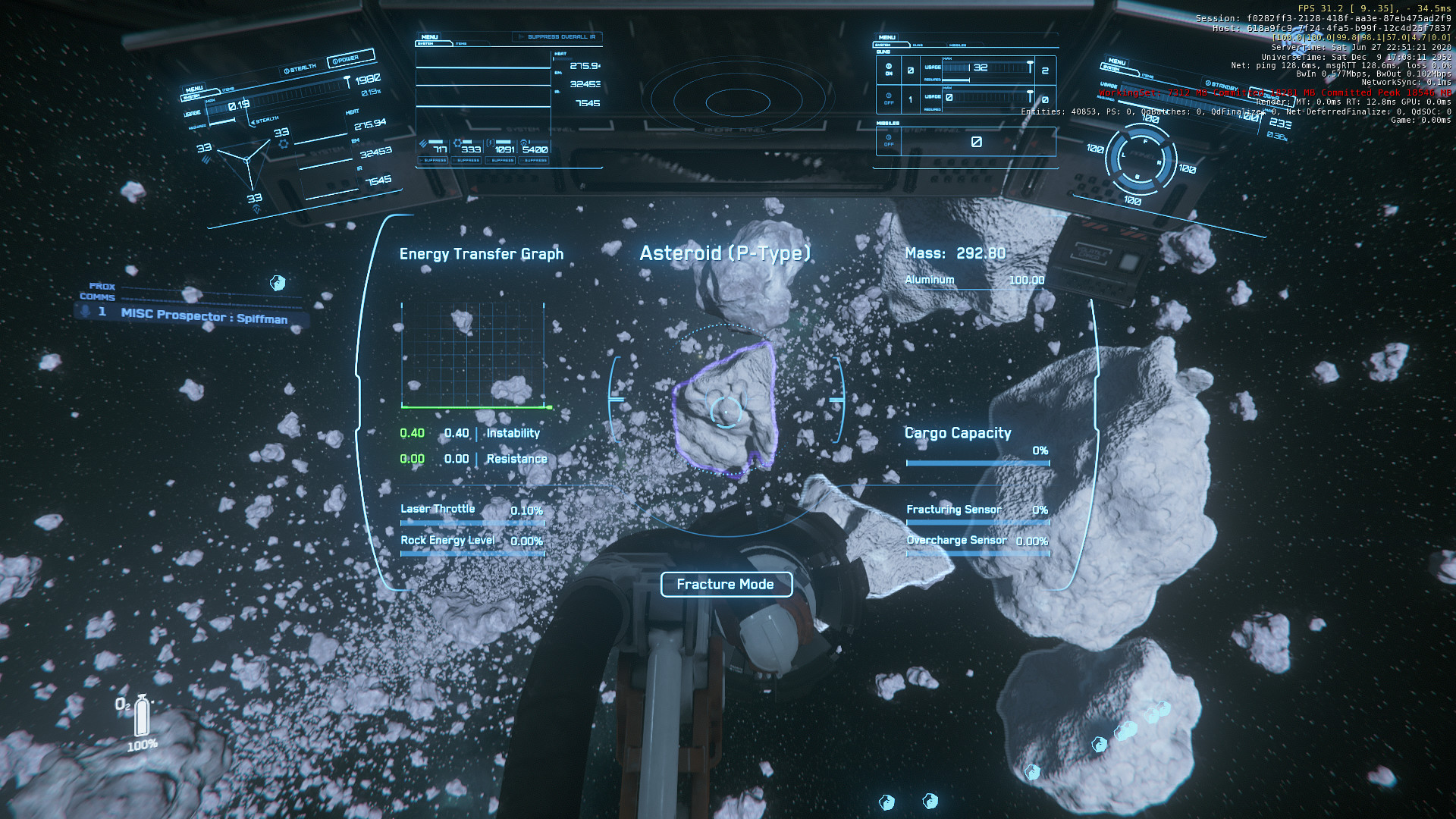Activate the Fracture Mode button
Viewport: 1456px width, 819px height.
tap(726, 585)
